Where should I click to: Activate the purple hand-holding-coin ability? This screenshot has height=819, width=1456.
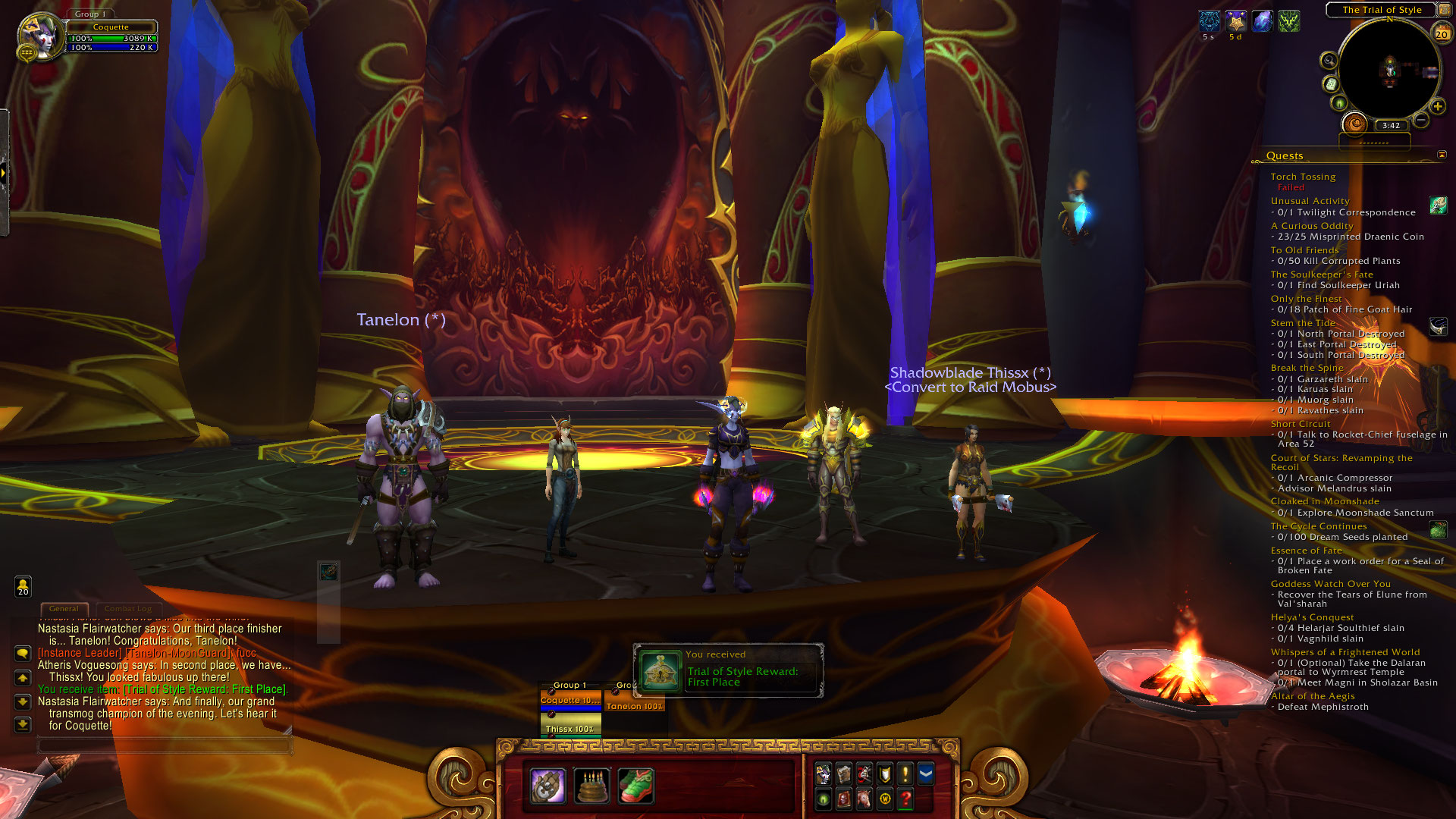tap(548, 786)
